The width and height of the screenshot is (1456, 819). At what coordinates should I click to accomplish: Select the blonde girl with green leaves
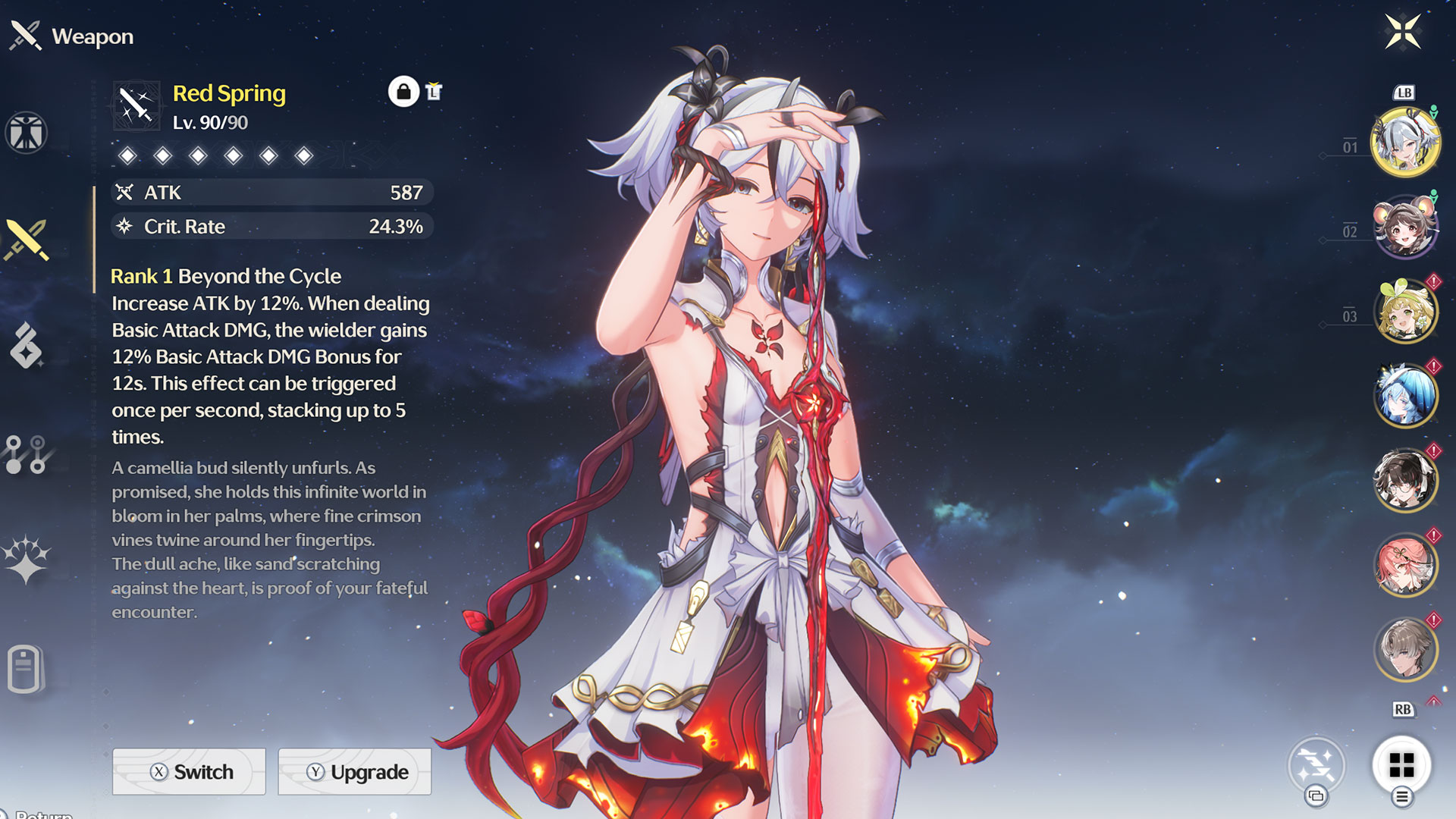point(1405,312)
